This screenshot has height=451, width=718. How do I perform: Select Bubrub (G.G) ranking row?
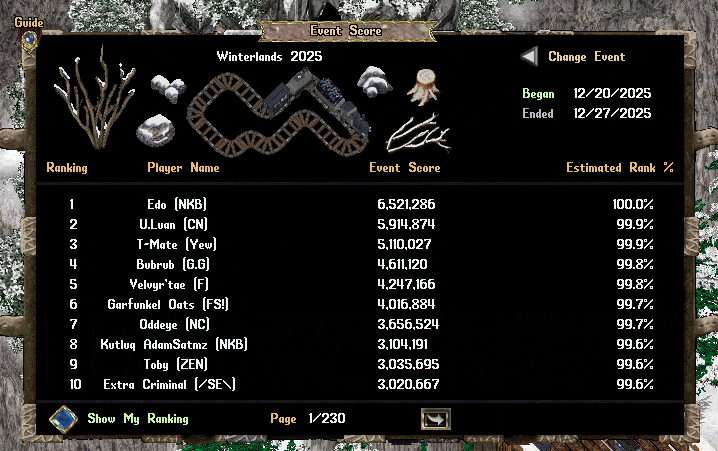click(x=177, y=264)
